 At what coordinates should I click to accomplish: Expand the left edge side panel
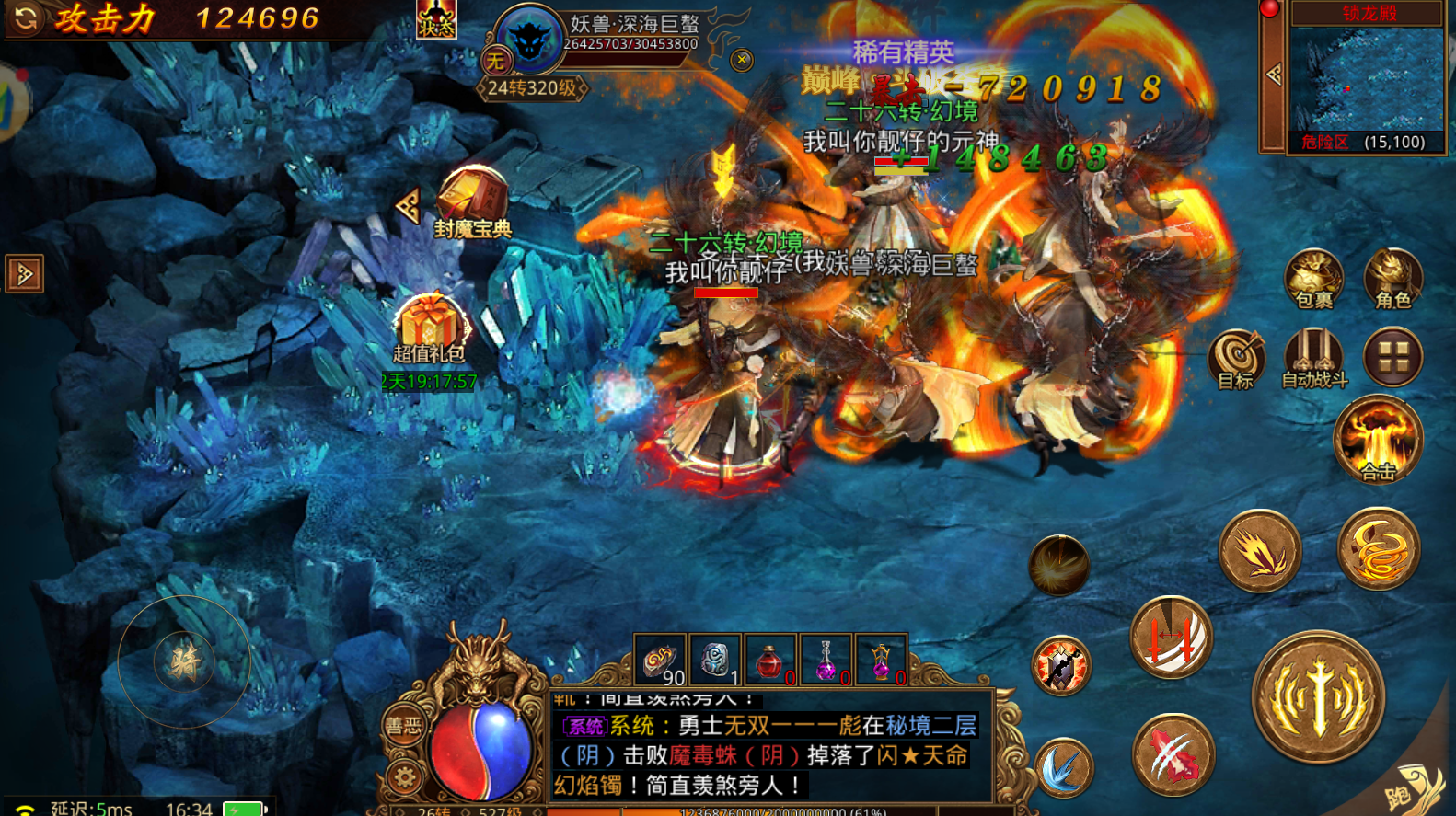pos(23,274)
